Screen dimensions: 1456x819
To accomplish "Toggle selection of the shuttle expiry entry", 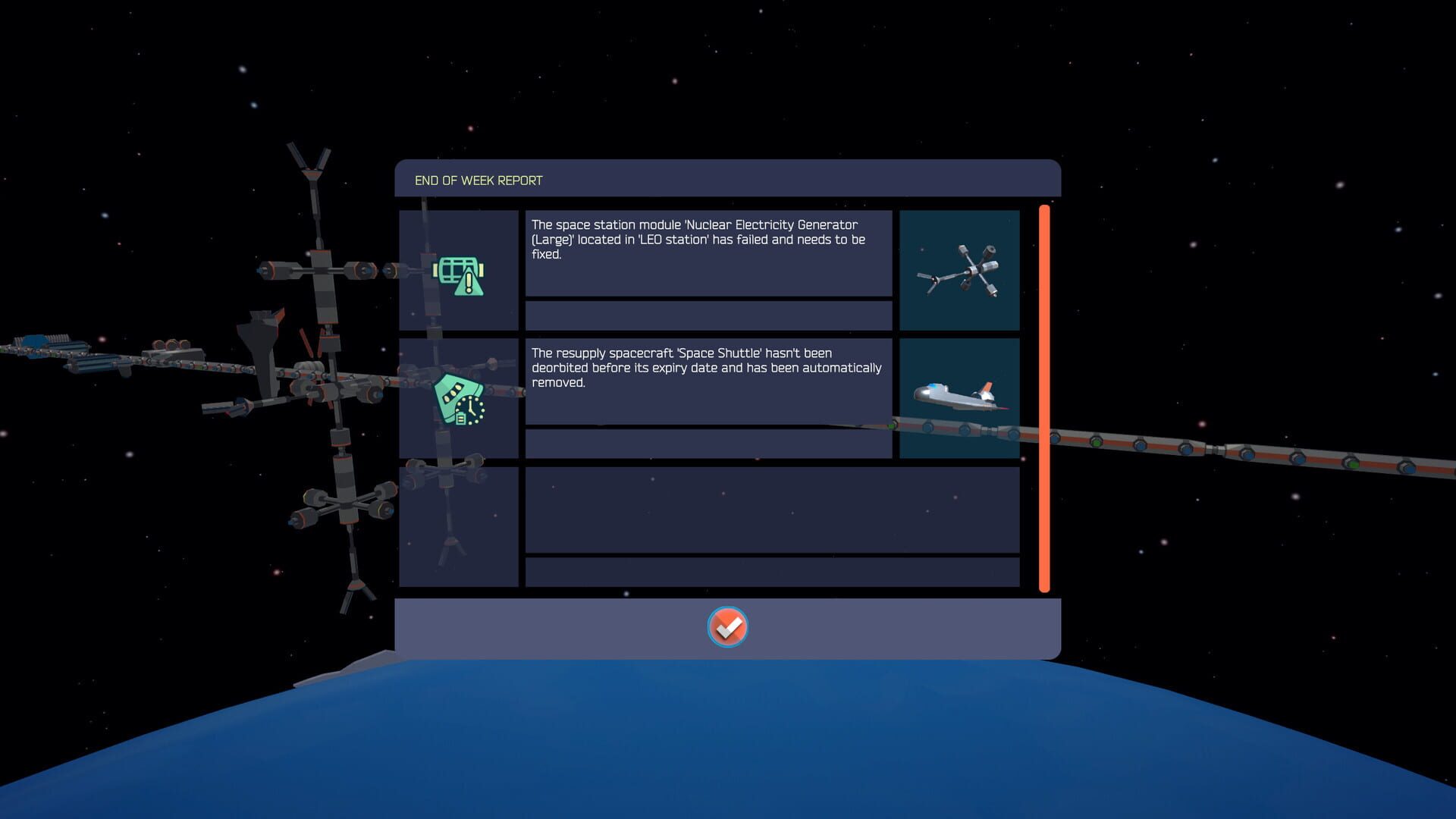I will tap(459, 403).
